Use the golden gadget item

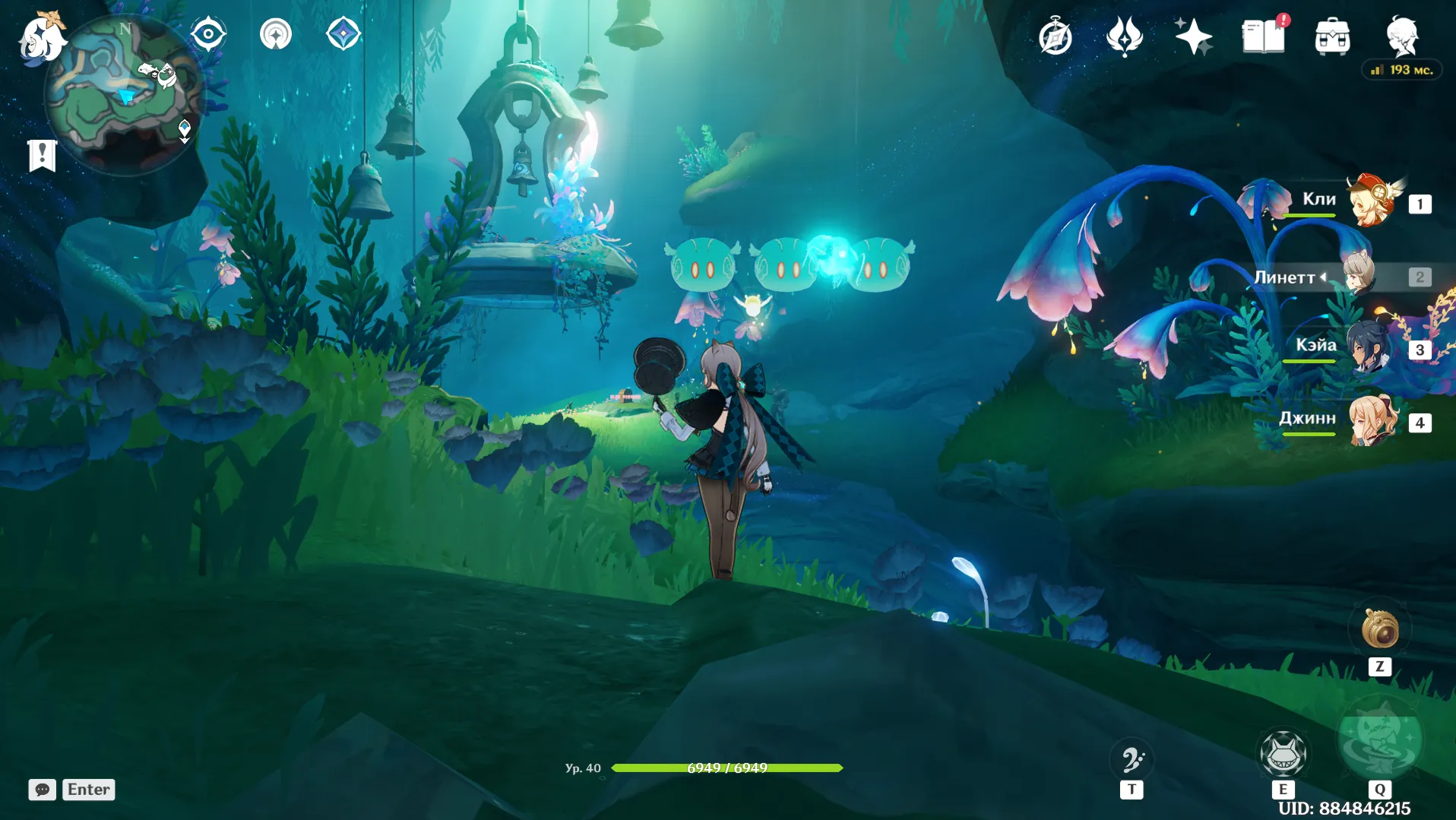click(1379, 628)
